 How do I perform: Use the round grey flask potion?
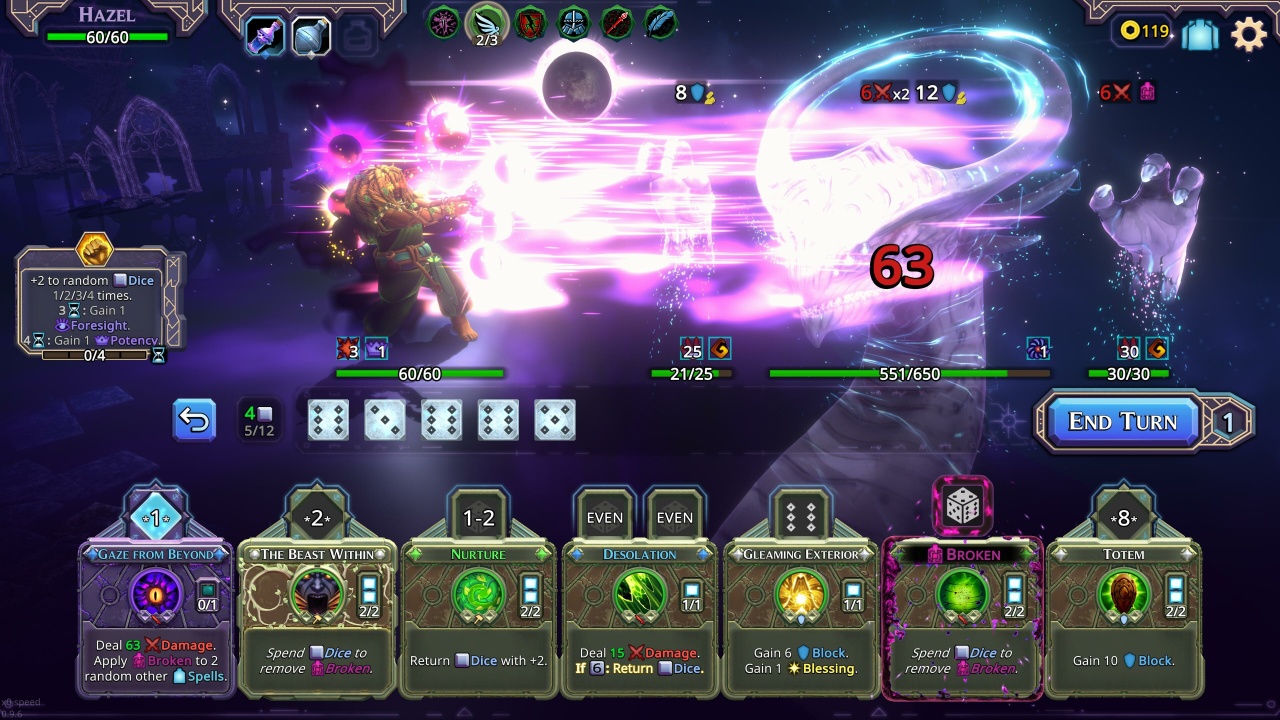[311, 36]
